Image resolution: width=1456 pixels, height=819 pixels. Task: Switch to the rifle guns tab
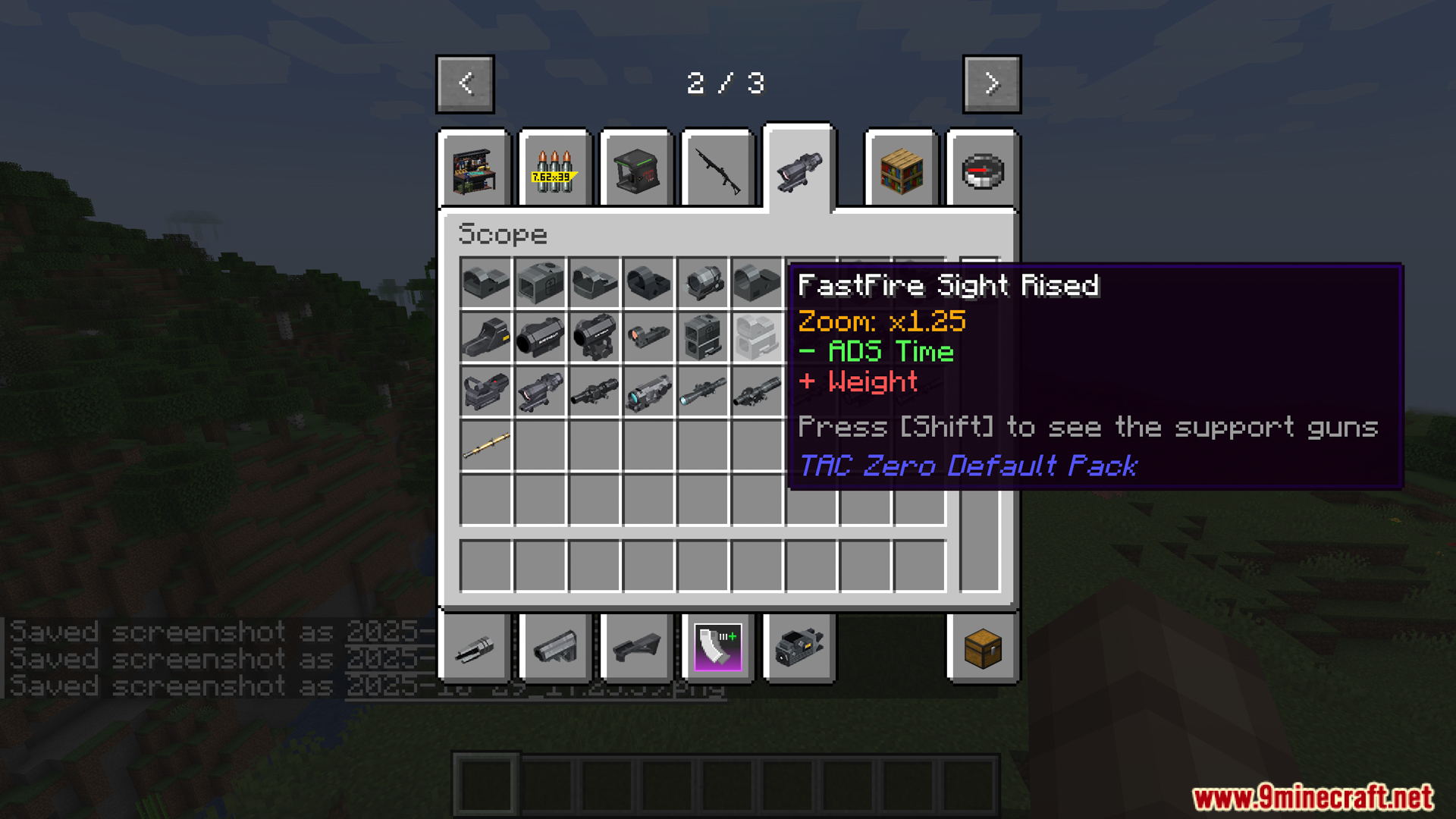717,171
